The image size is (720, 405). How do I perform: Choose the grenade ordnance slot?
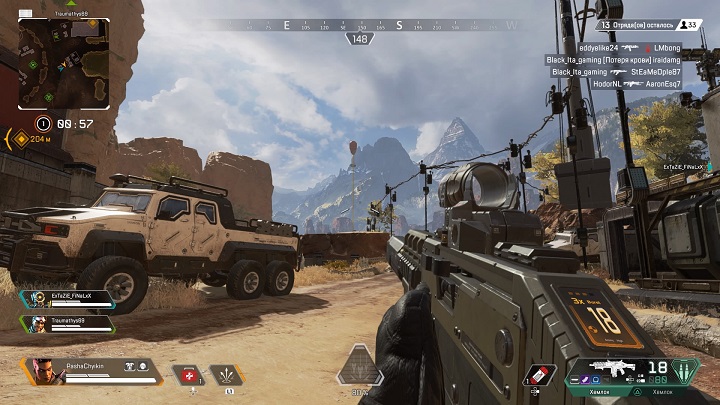point(539,375)
